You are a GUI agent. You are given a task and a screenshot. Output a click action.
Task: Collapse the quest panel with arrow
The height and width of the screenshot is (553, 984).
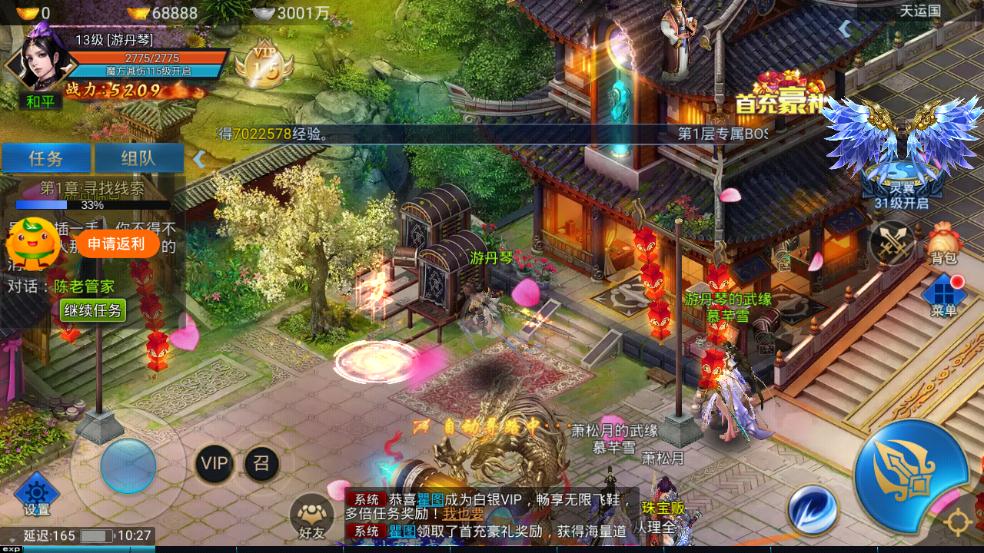199,158
